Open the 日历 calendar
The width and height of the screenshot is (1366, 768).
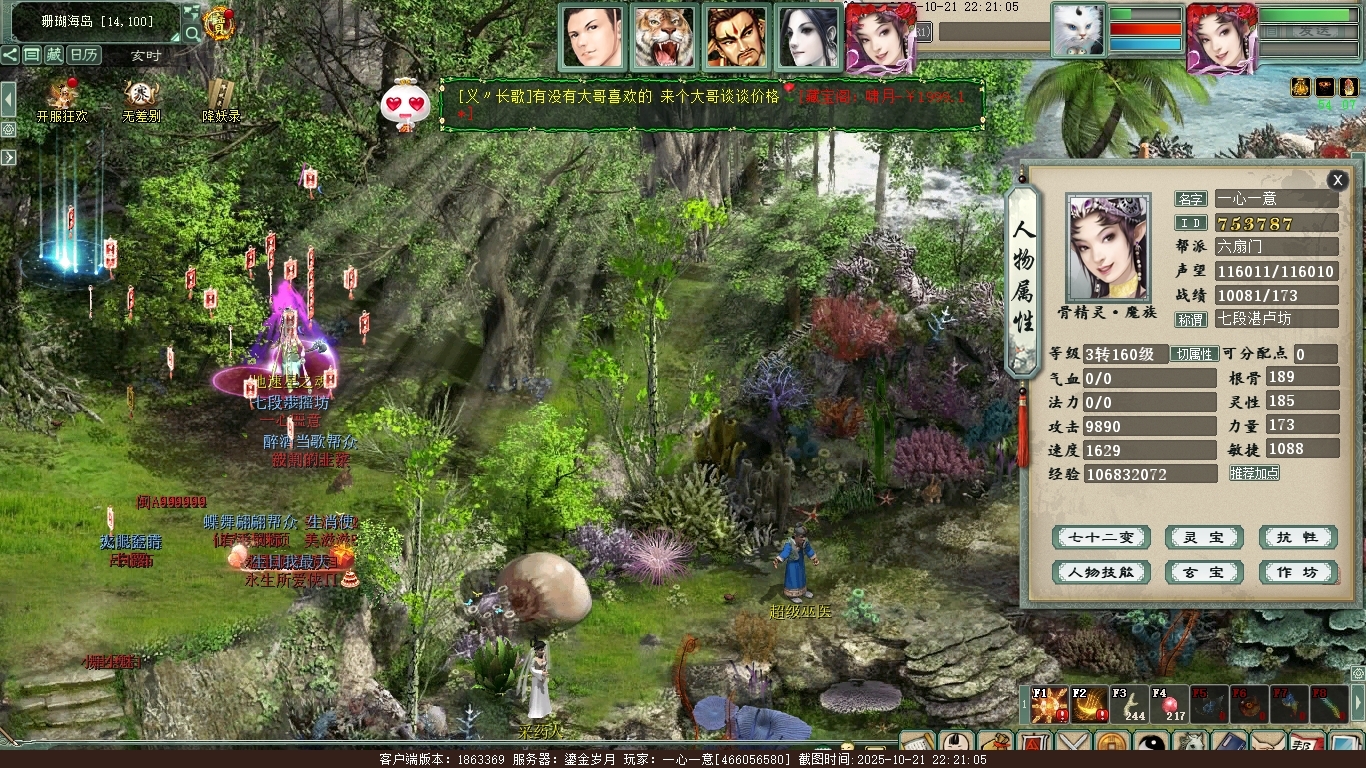point(84,55)
